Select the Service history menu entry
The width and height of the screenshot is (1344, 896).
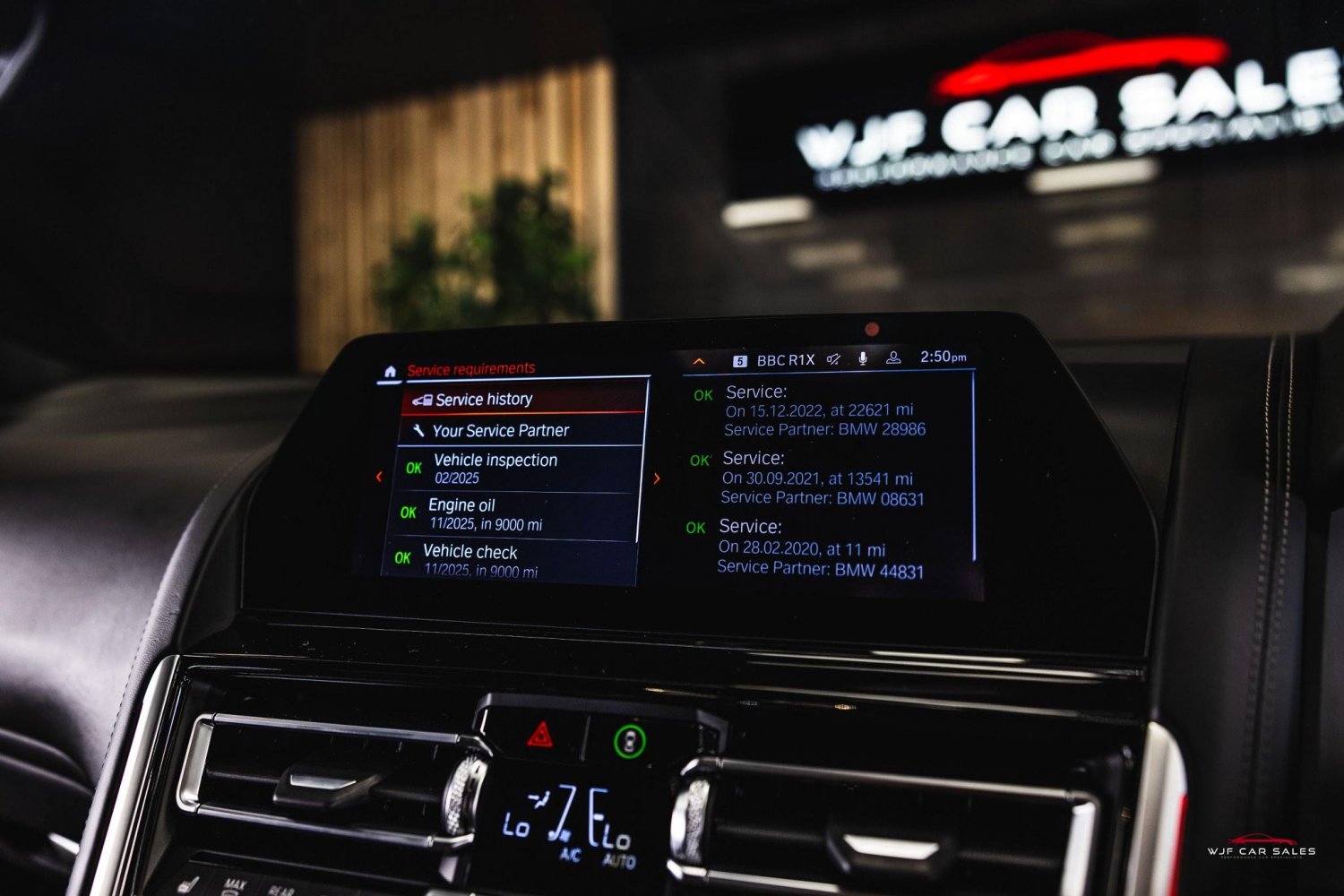[x=521, y=400]
